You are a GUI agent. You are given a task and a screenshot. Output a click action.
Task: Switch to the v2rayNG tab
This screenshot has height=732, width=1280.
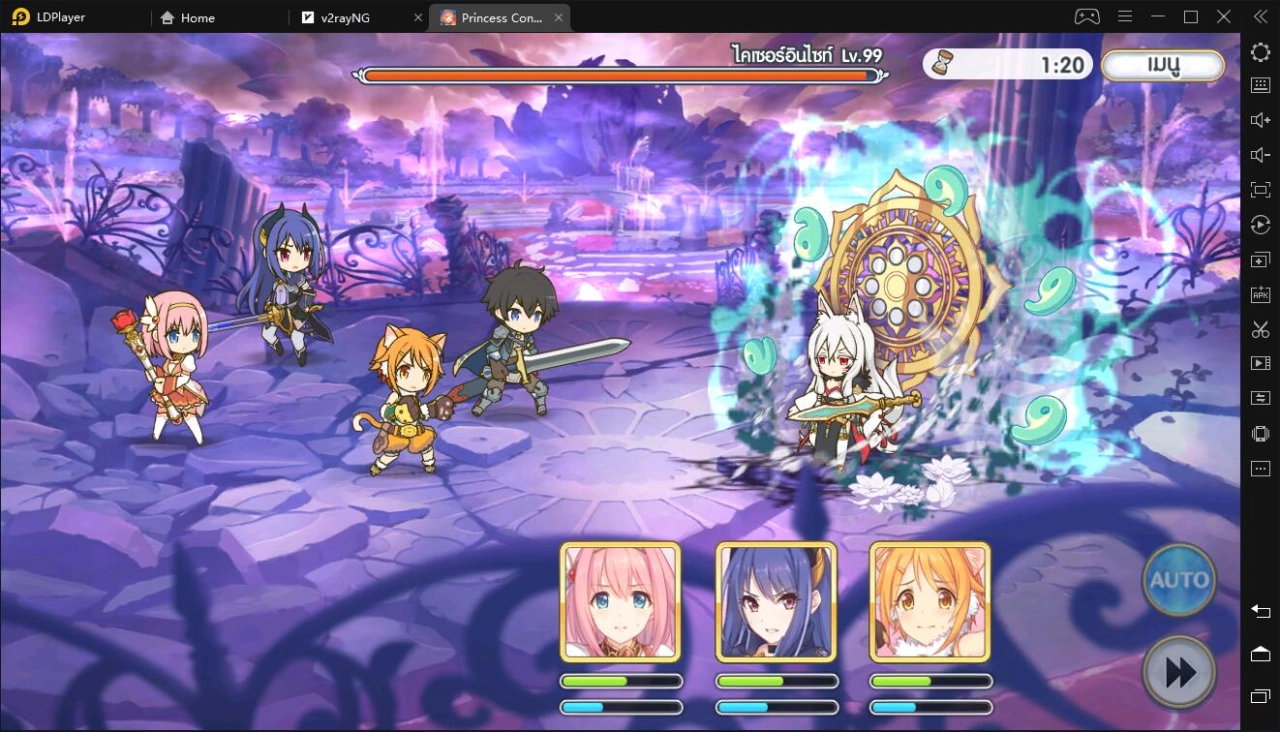click(345, 17)
